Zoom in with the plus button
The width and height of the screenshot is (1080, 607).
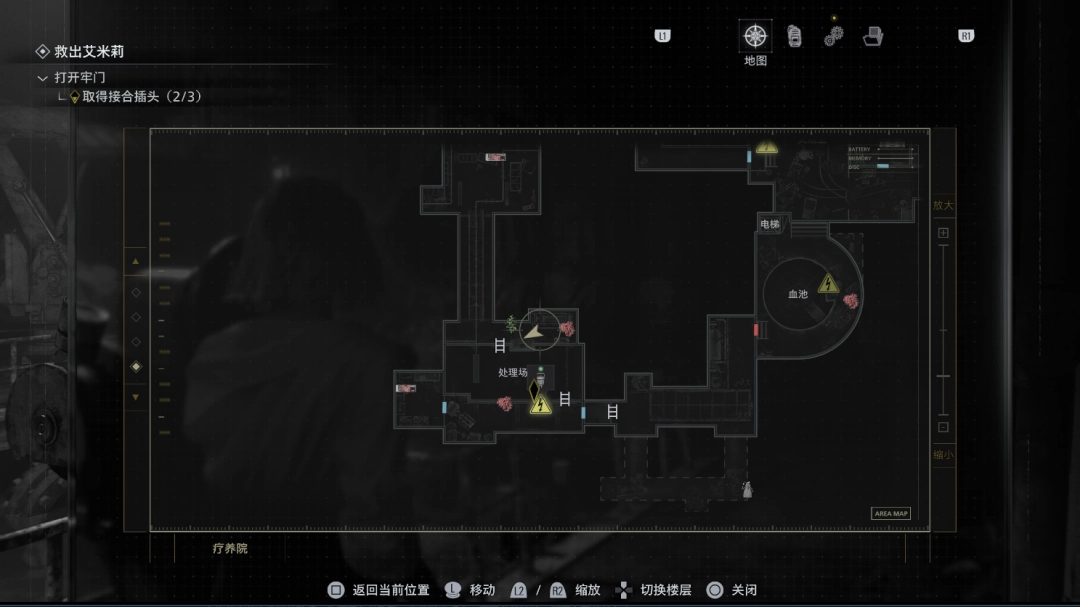click(943, 233)
